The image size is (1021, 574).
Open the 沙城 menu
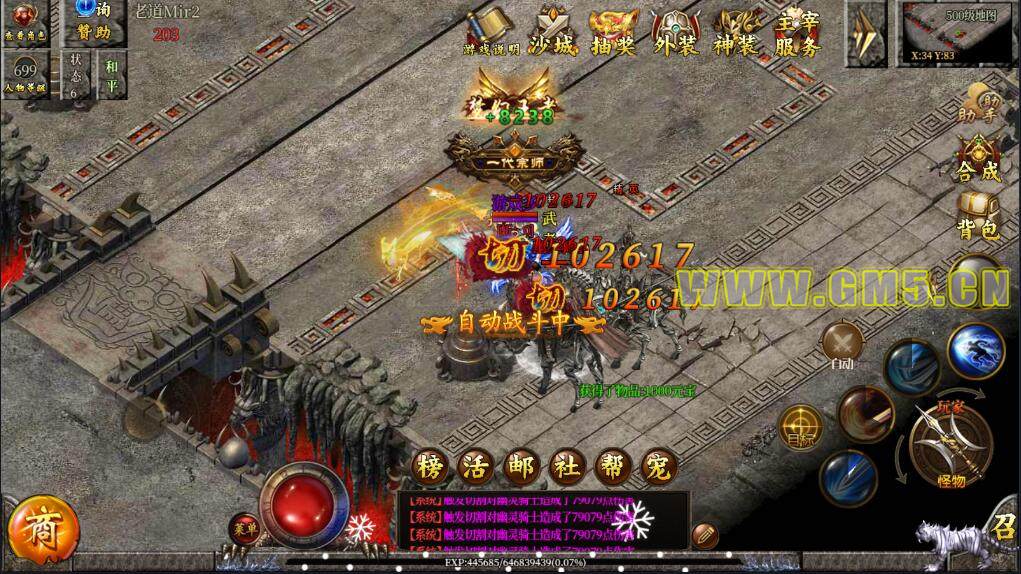pos(552,33)
